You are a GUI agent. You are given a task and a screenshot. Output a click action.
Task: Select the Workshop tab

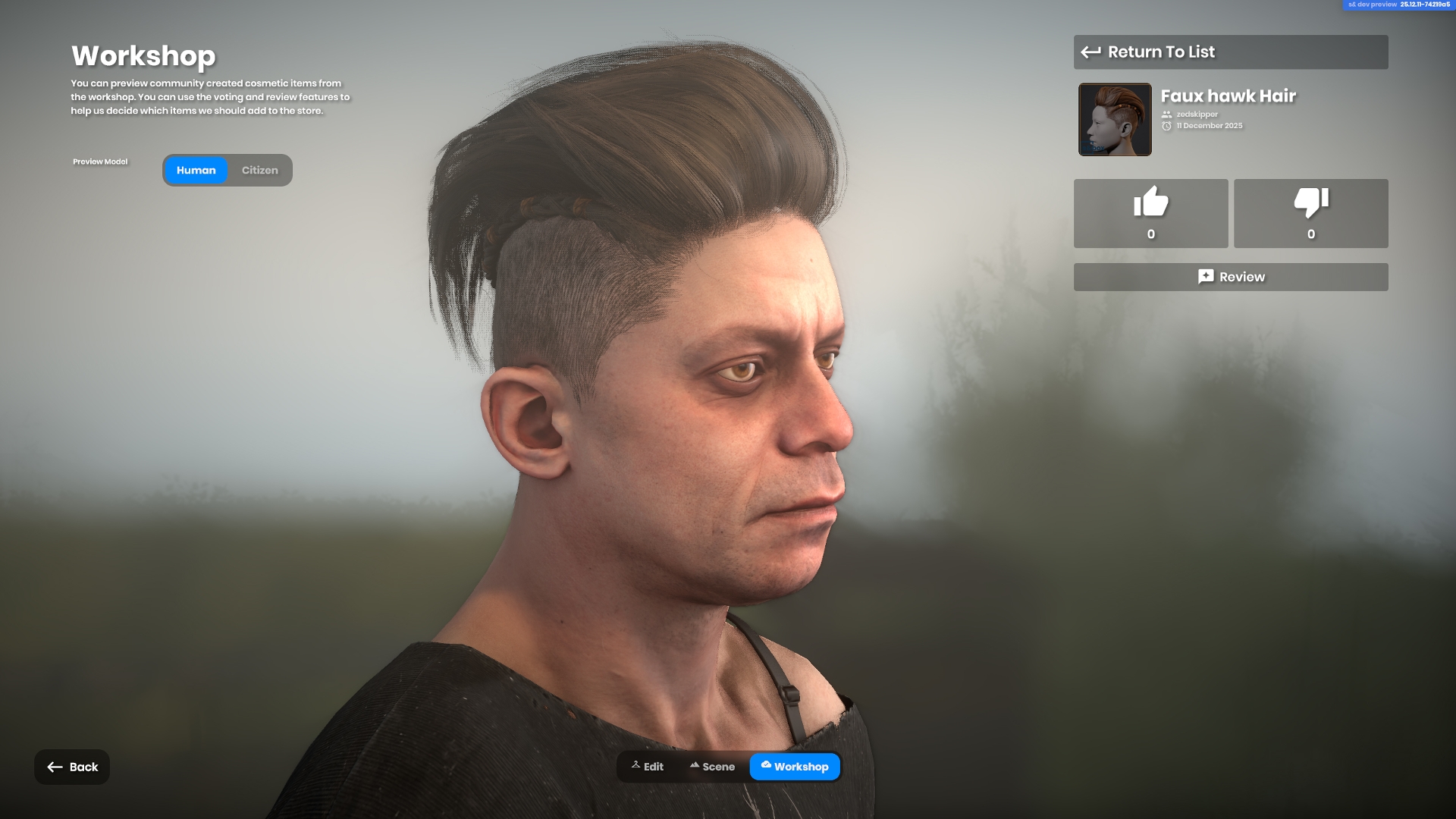point(795,767)
